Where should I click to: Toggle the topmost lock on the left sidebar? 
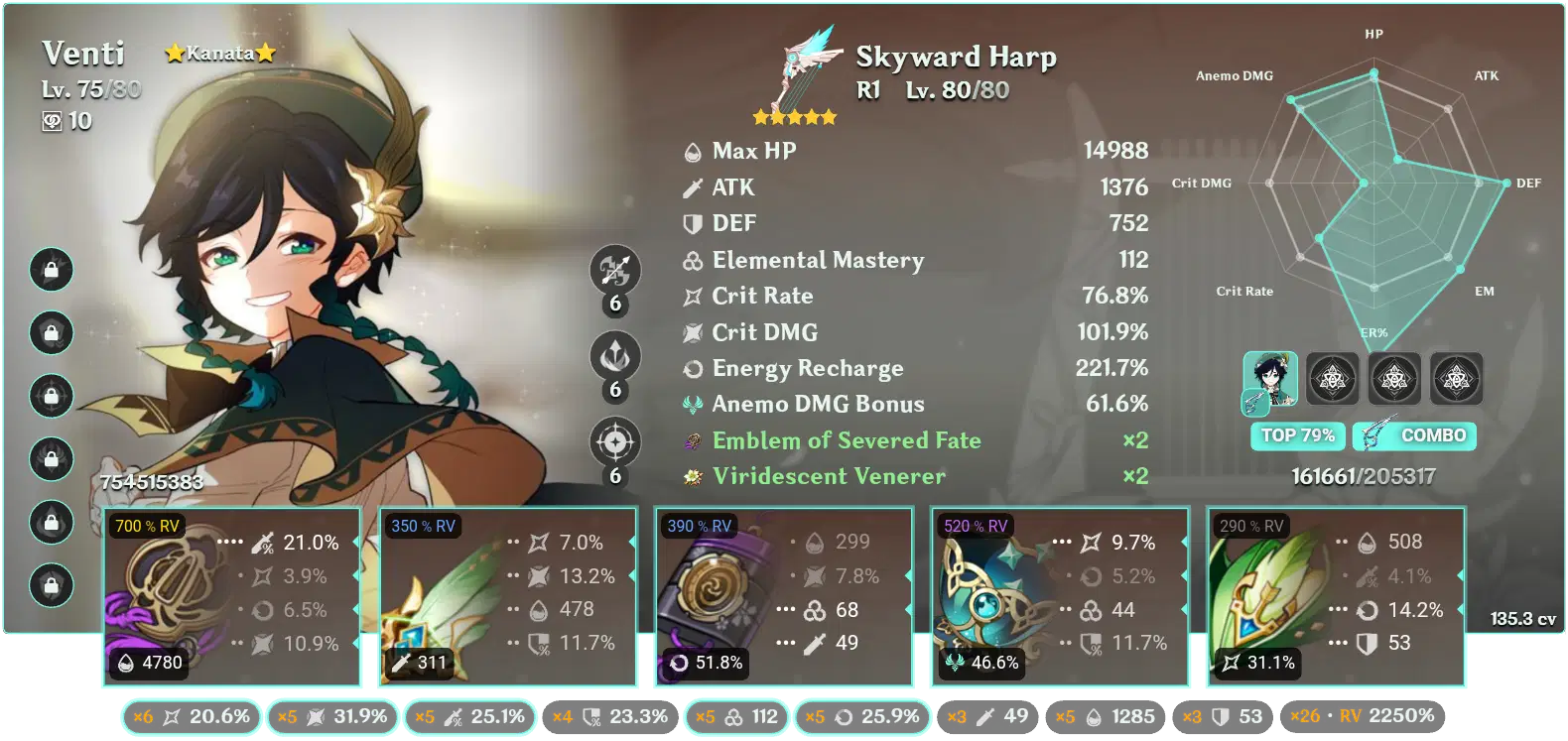52,268
